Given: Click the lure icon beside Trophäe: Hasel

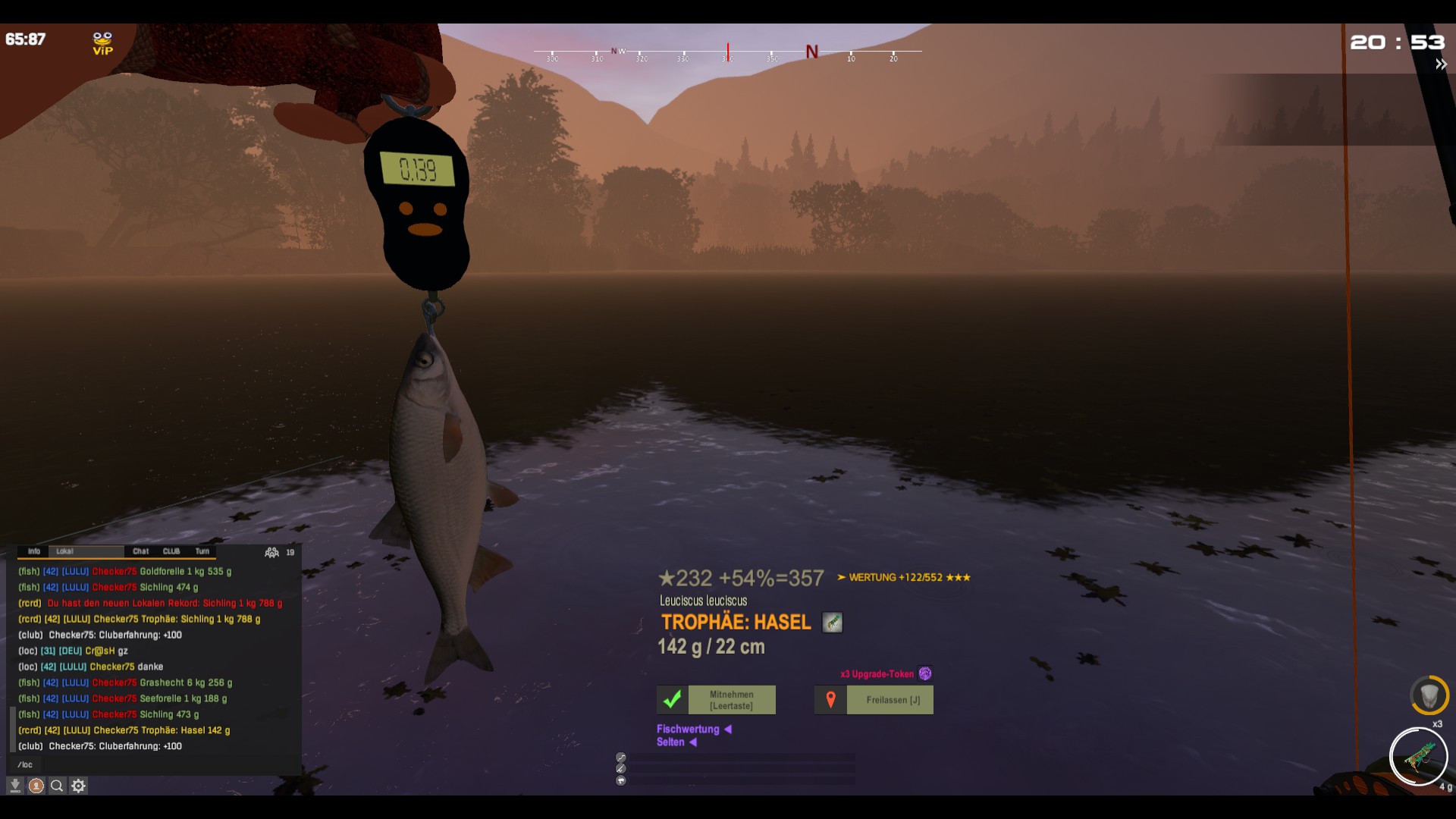Looking at the screenshot, I should (833, 623).
